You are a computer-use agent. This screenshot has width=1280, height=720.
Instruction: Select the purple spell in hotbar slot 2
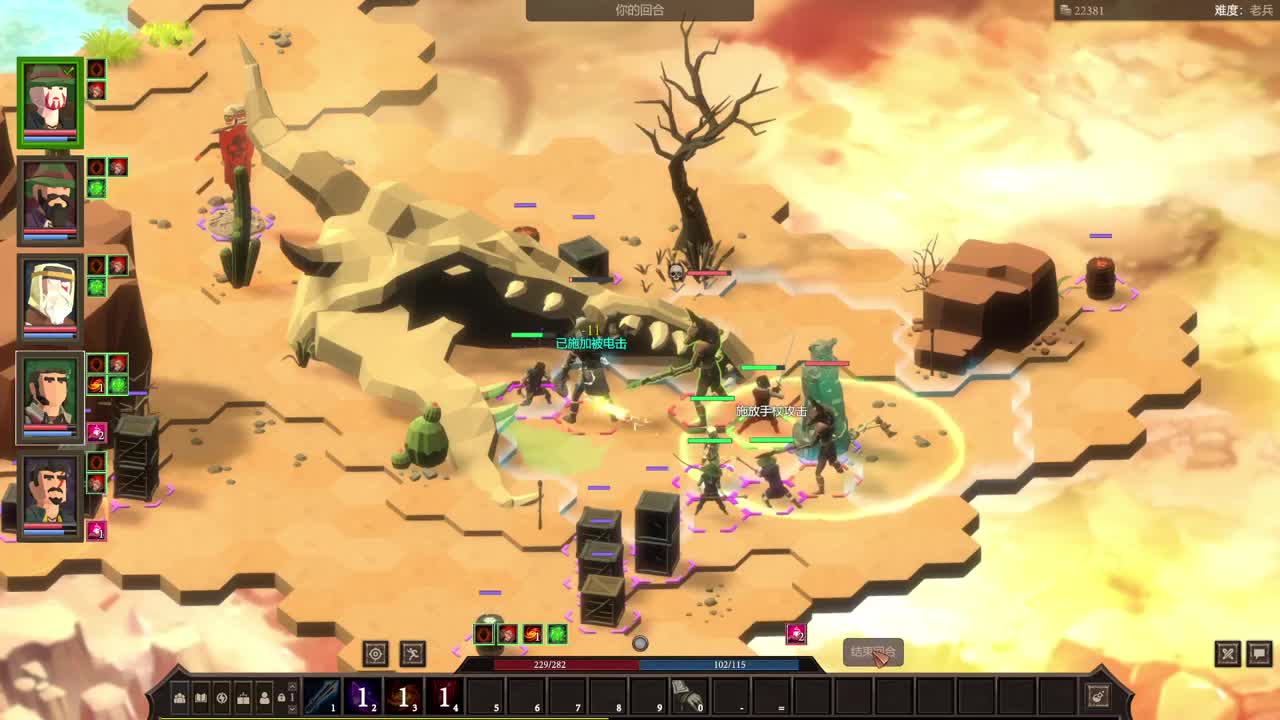364,696
